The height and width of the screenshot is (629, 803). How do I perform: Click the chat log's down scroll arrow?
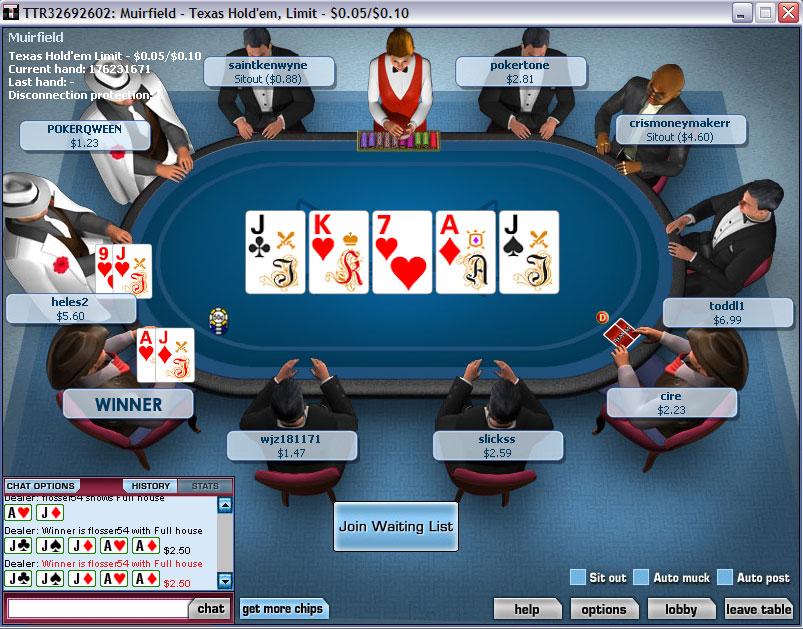(225, 580)
